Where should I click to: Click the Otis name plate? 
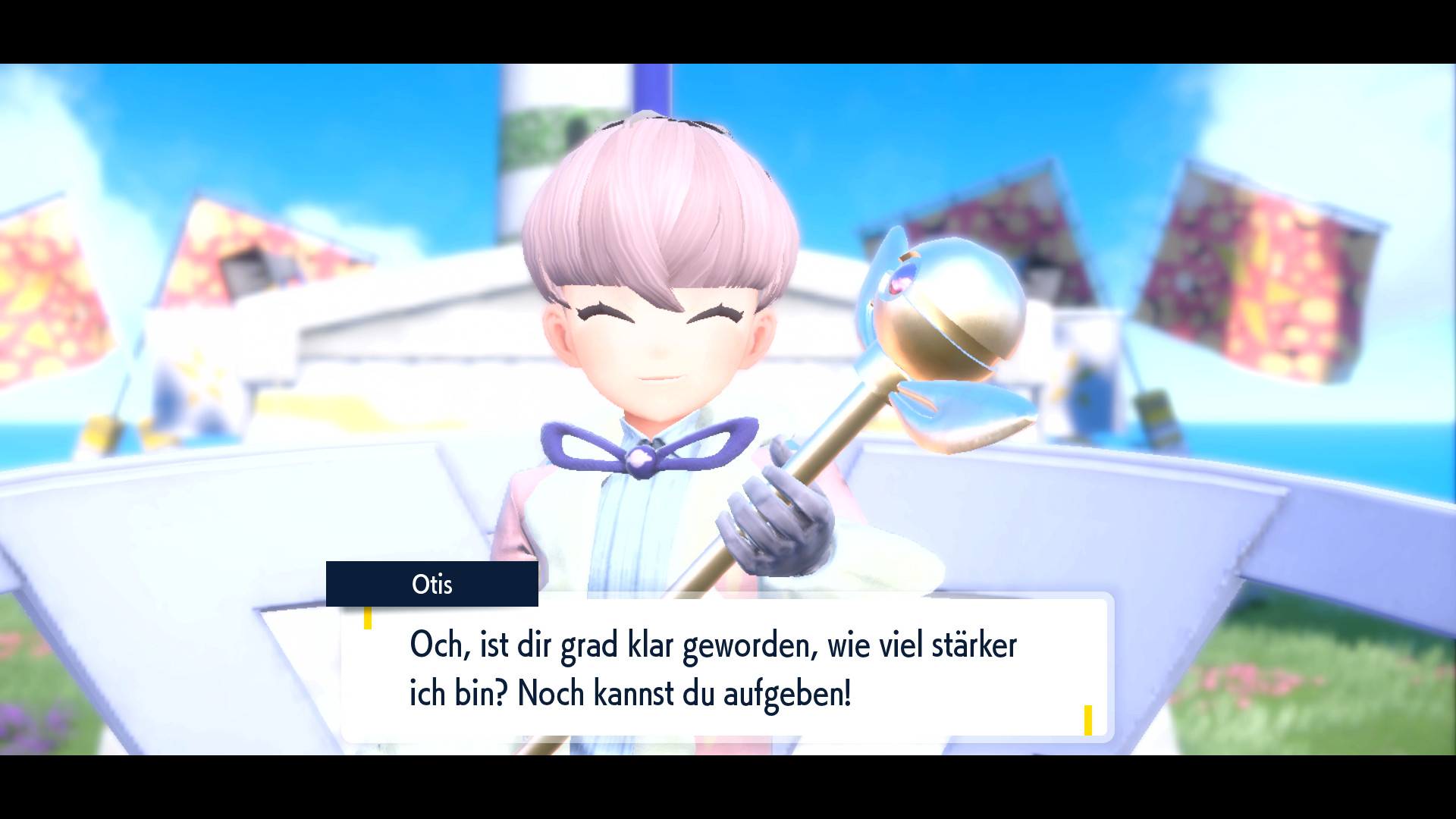pyautogui.click(x=432, y=585)
